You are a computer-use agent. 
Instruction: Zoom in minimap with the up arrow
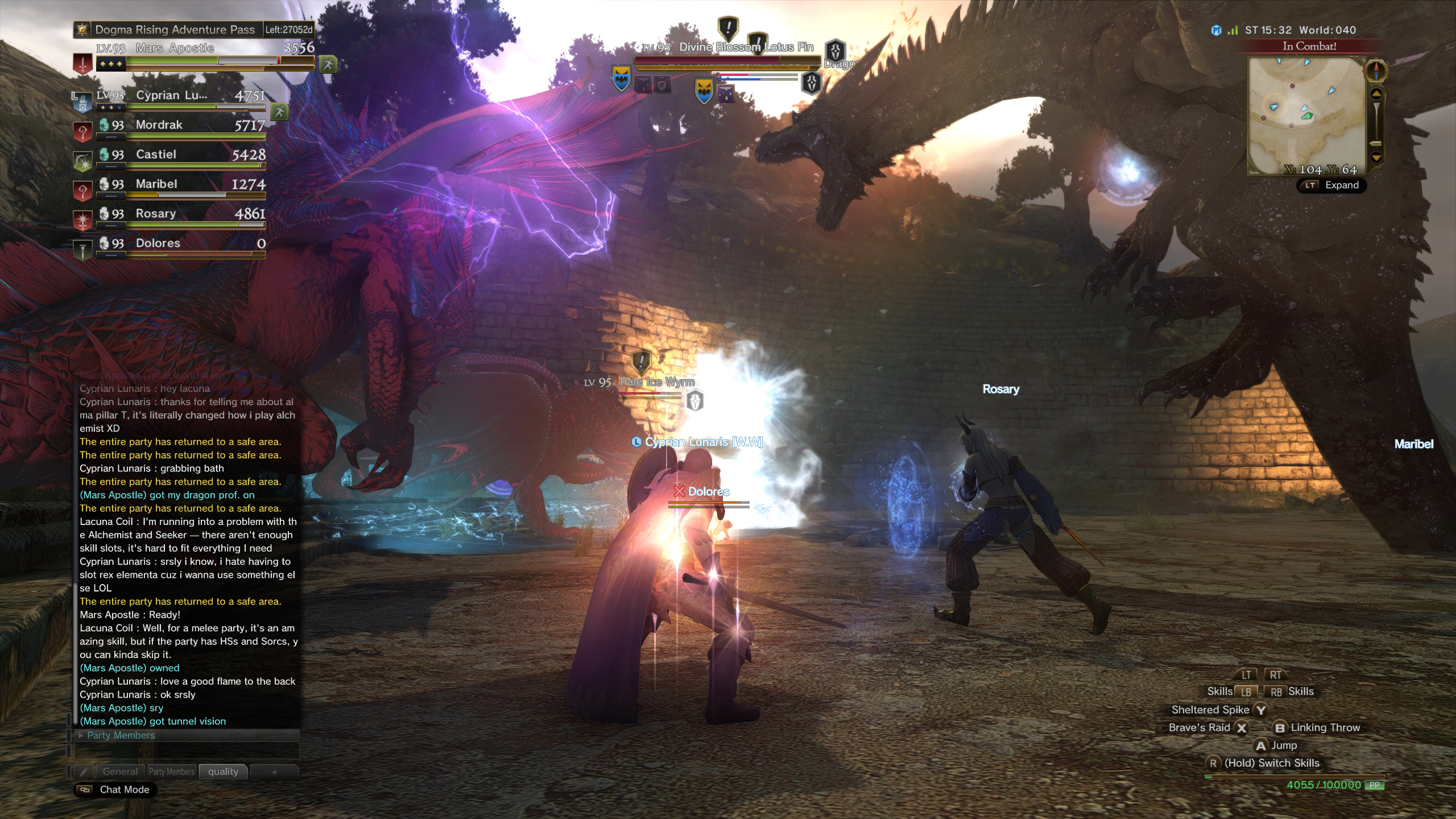[x=1376, y=94]
